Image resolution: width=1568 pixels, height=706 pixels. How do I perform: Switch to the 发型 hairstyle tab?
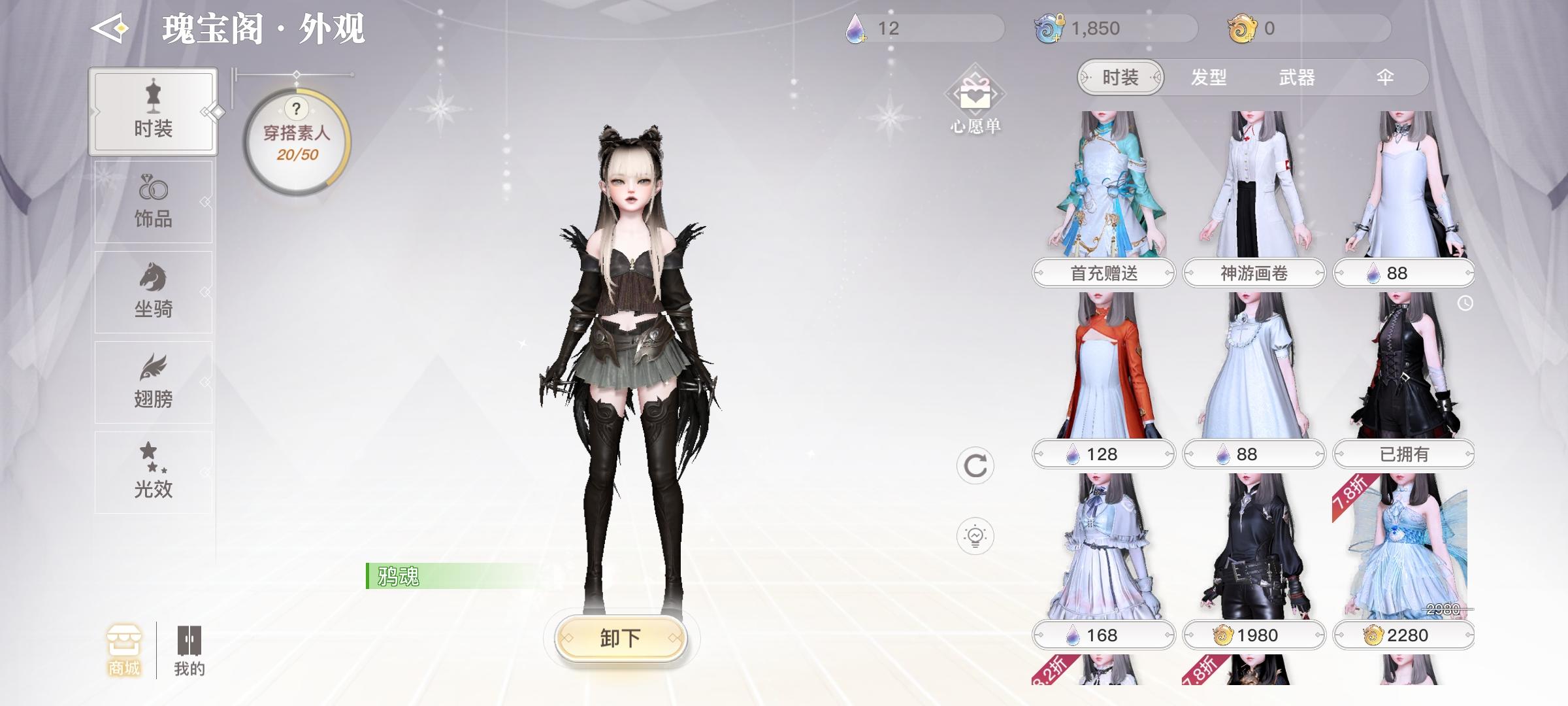[1210, 77]
